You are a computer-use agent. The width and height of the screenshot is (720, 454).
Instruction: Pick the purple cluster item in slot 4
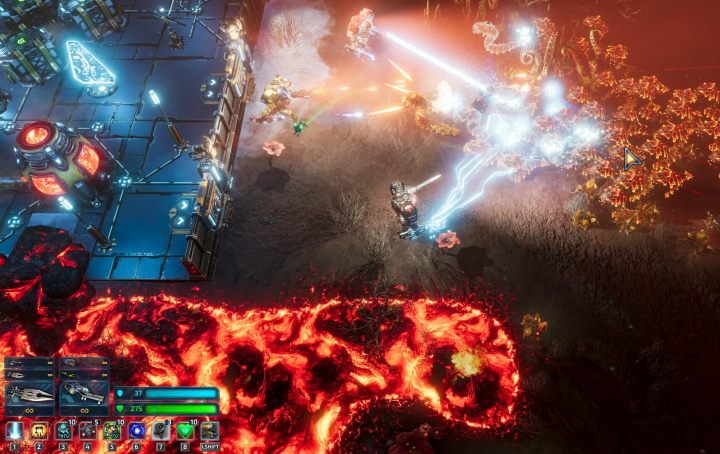(x=88, y=431)
